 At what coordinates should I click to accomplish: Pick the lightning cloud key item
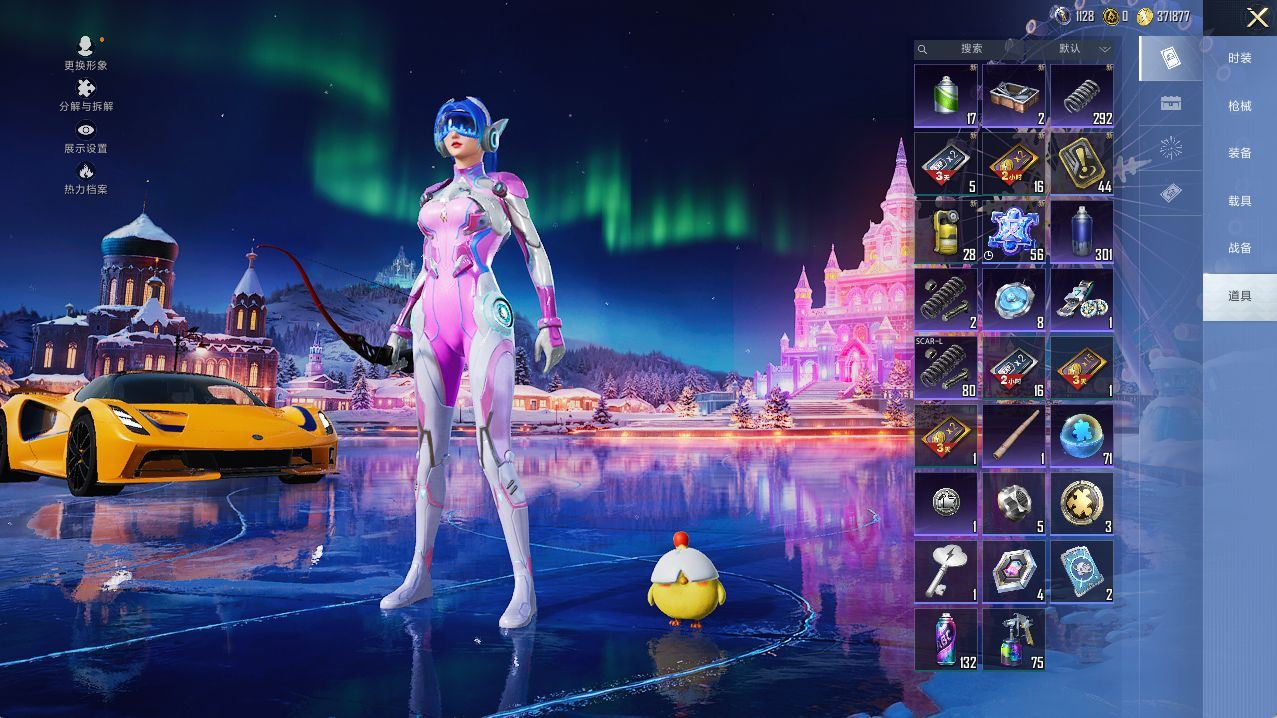point(946,571)
